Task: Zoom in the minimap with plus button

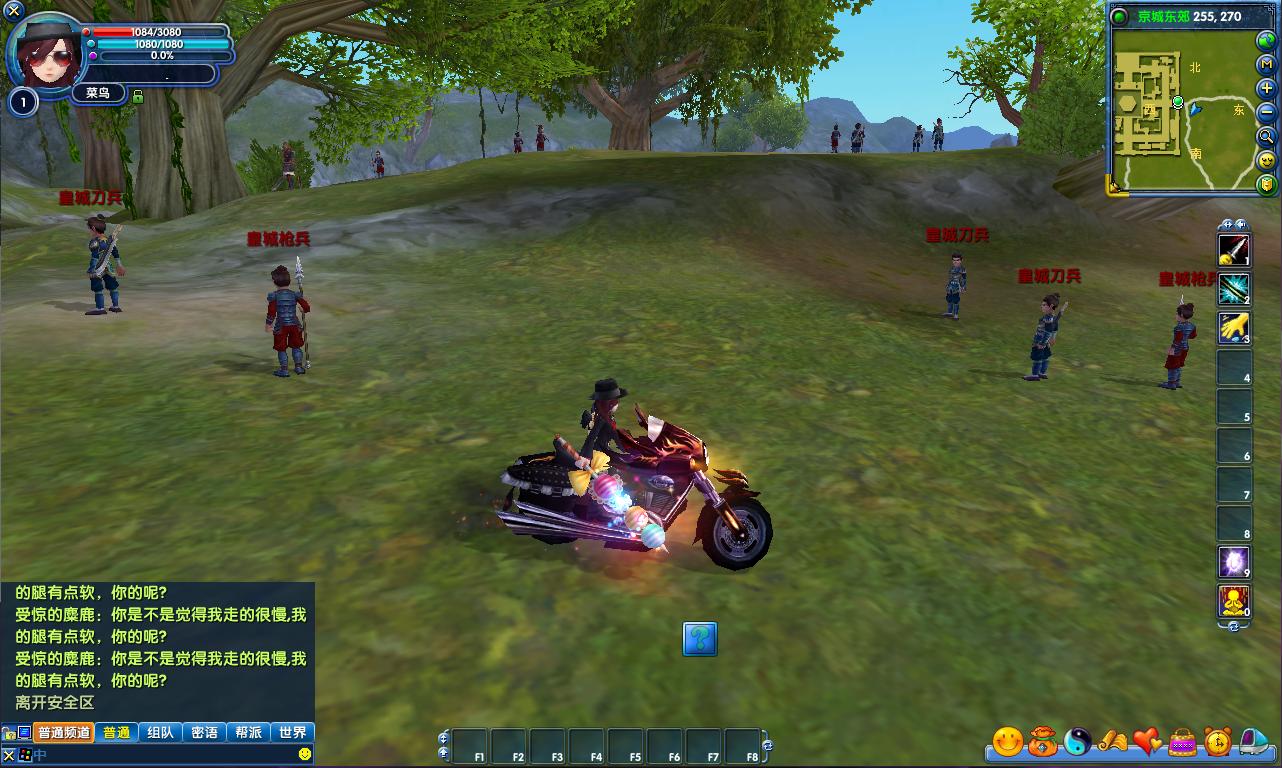Action: click(x=1267, y=88)
